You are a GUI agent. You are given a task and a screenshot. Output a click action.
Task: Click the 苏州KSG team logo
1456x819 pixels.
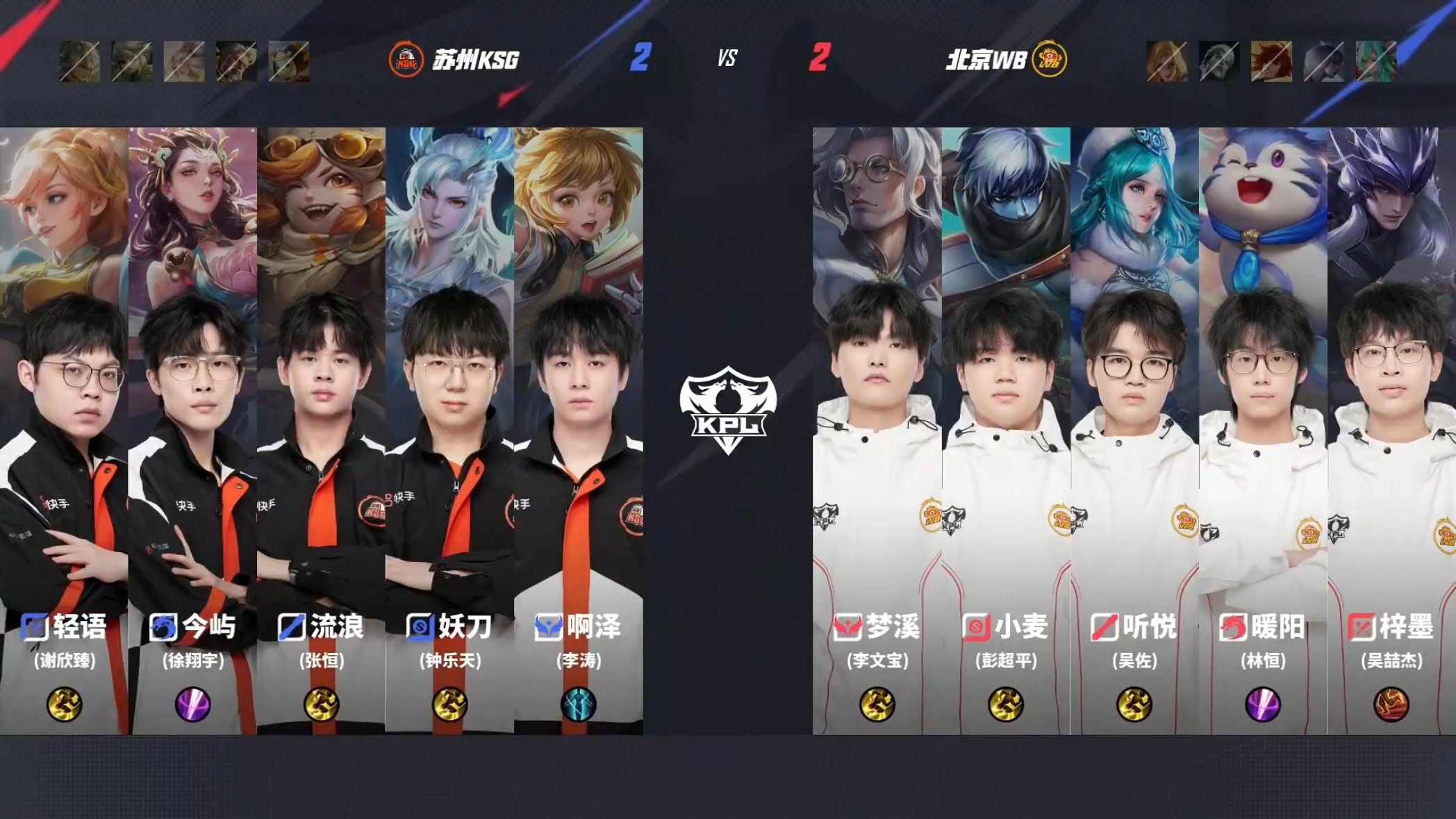click(x=406, y=60)
